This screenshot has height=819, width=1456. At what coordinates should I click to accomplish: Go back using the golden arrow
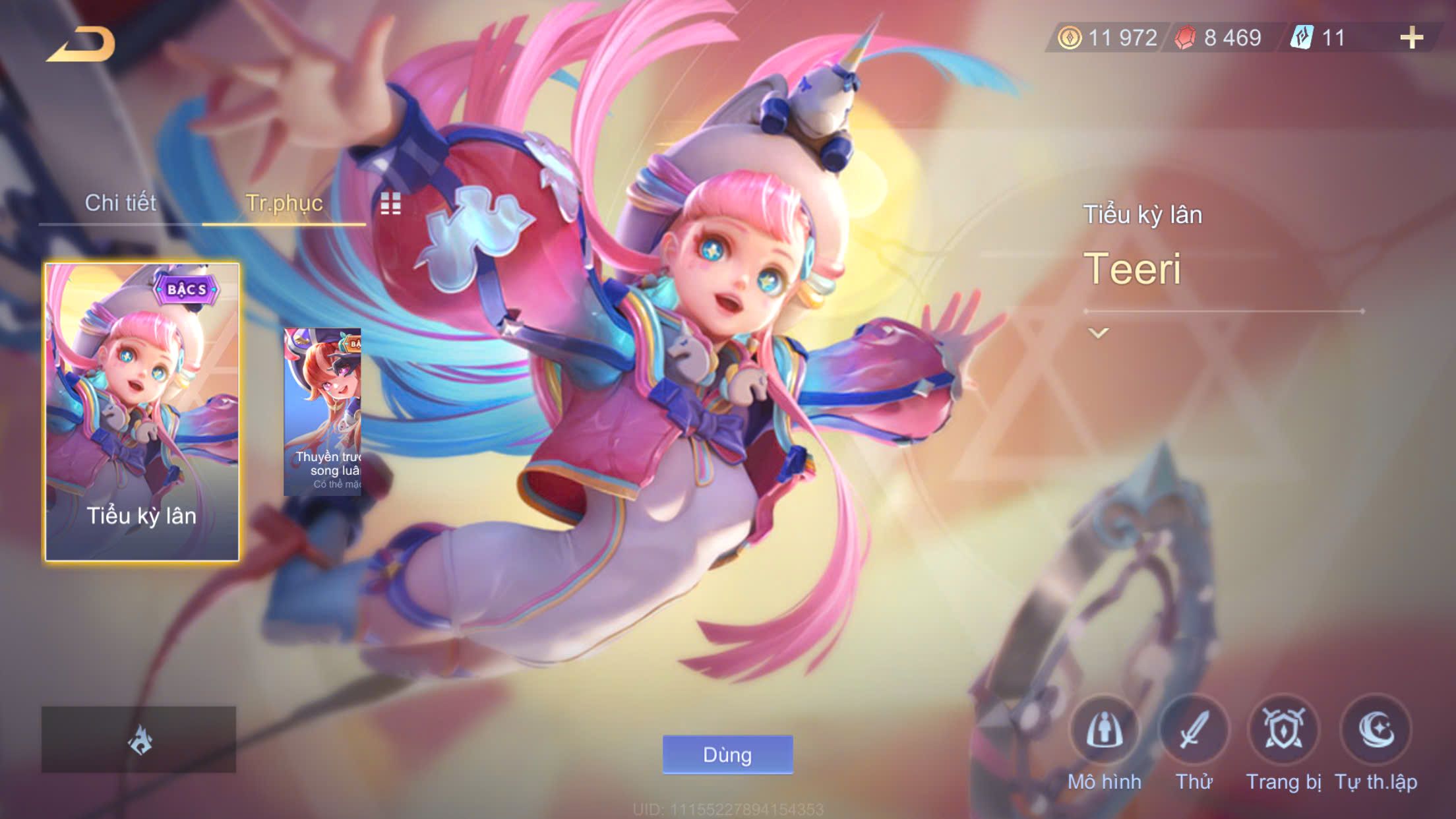click(81, 45)
